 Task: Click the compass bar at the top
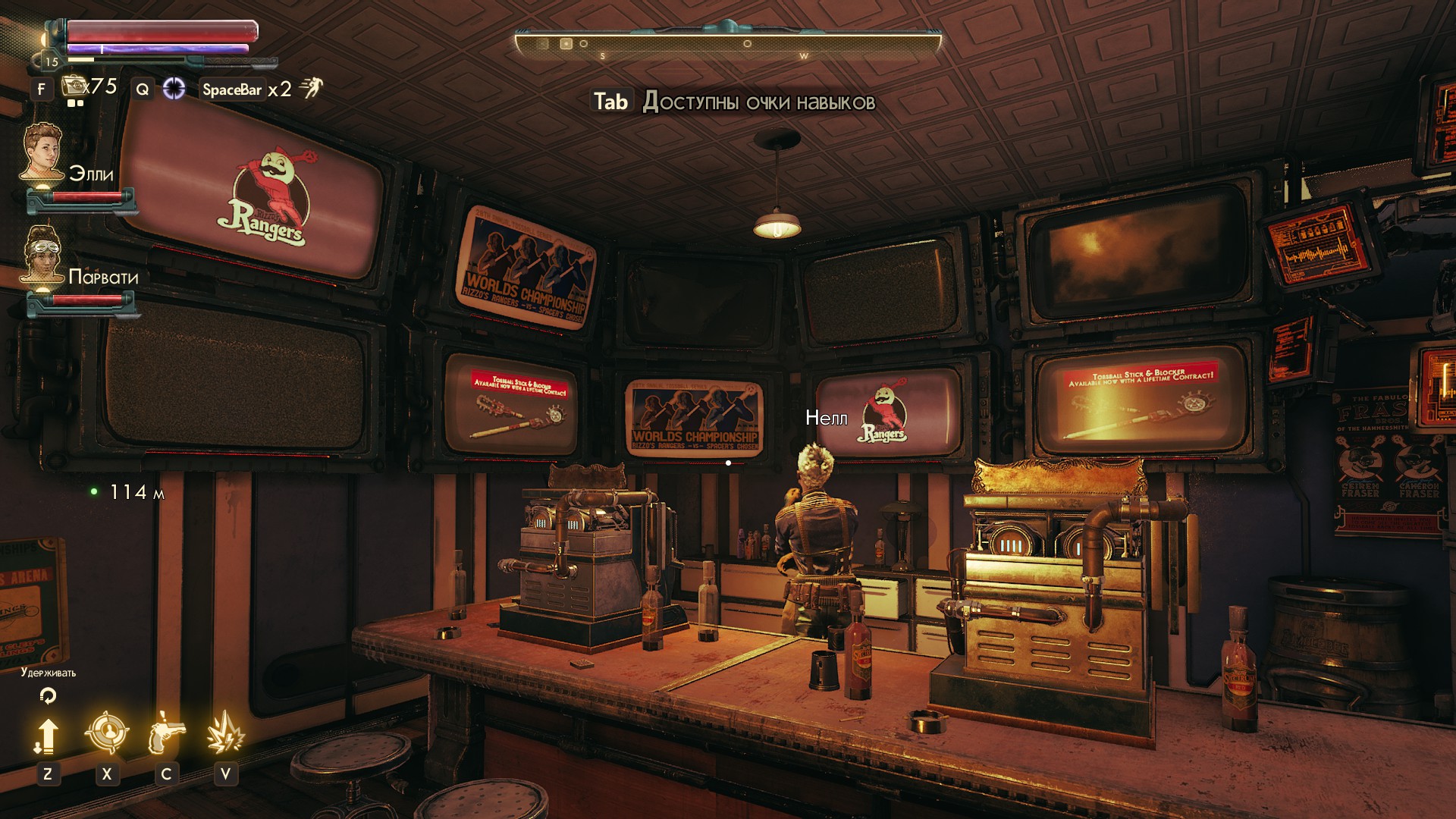coord(728,44)
